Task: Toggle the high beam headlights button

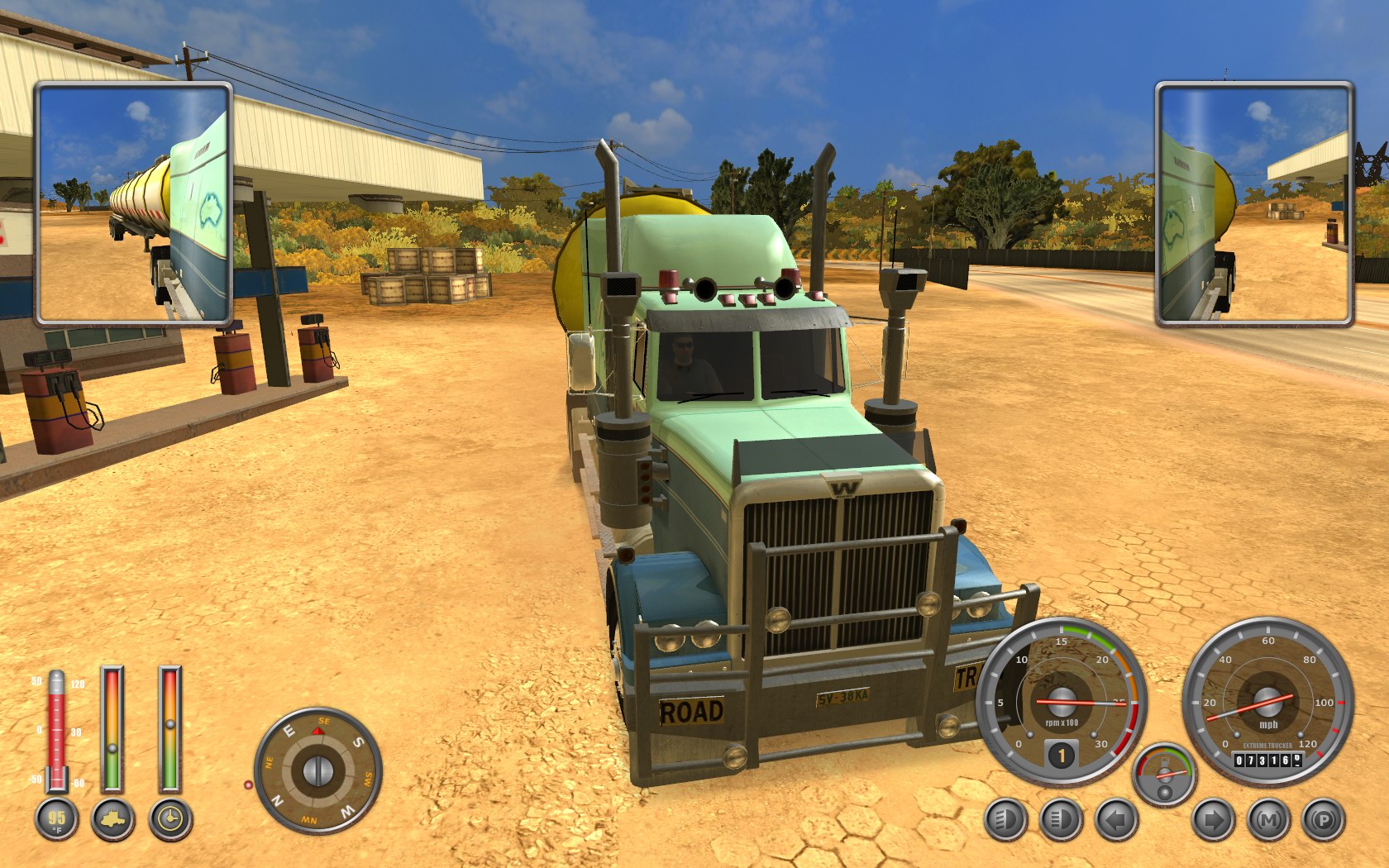Action: pos(1062,820)
